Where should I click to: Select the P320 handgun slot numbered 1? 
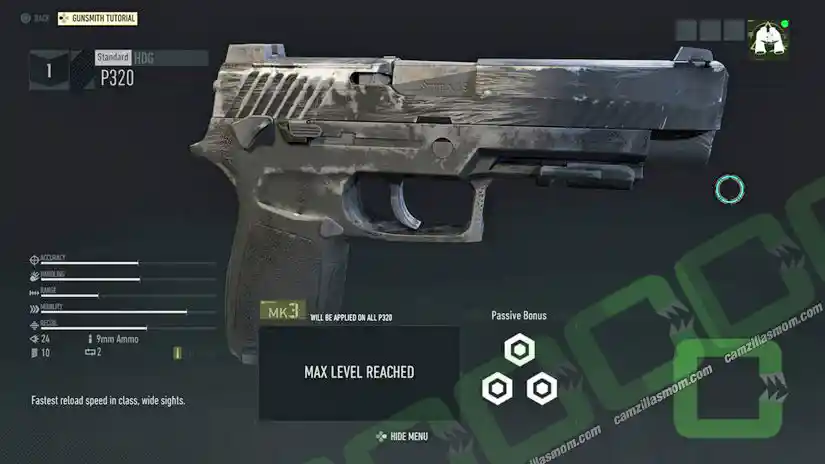(49, 71)
